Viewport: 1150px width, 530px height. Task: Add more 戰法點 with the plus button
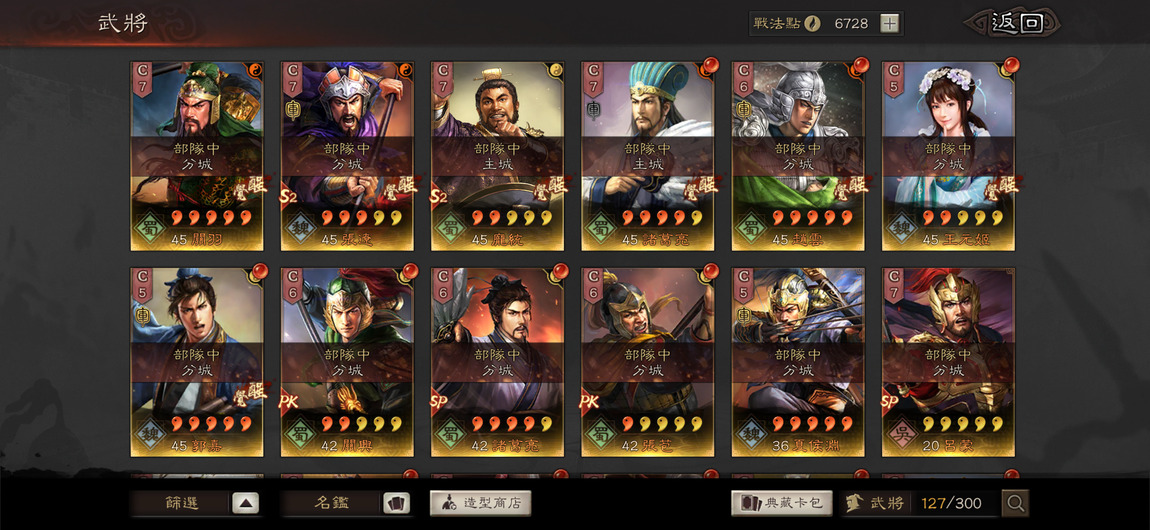(x=889, y=24)
